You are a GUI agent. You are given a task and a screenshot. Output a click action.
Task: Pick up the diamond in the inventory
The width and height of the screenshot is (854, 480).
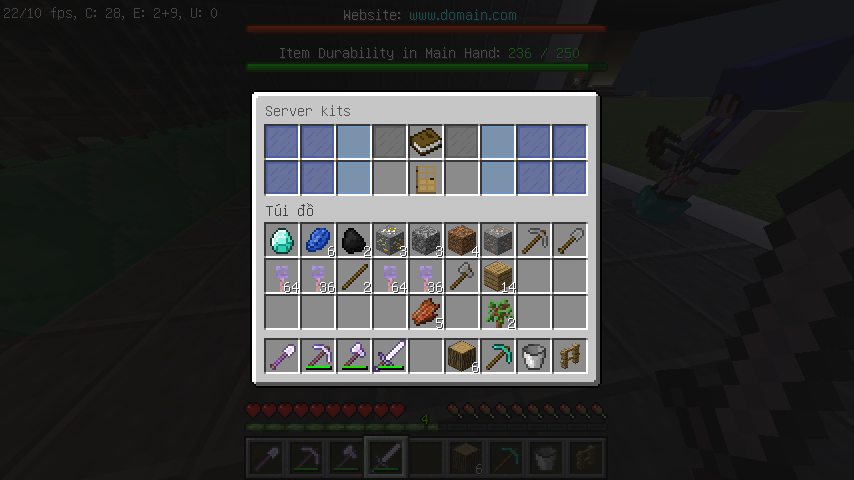(282, 240)
